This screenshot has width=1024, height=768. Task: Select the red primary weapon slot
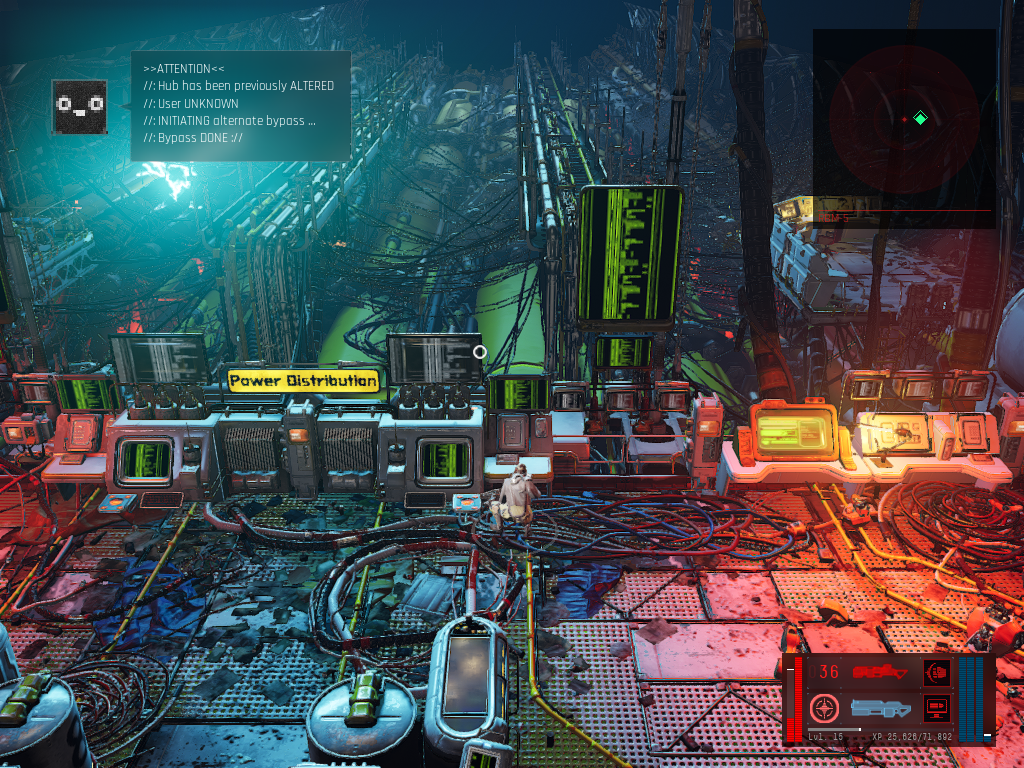click(879, 673)
